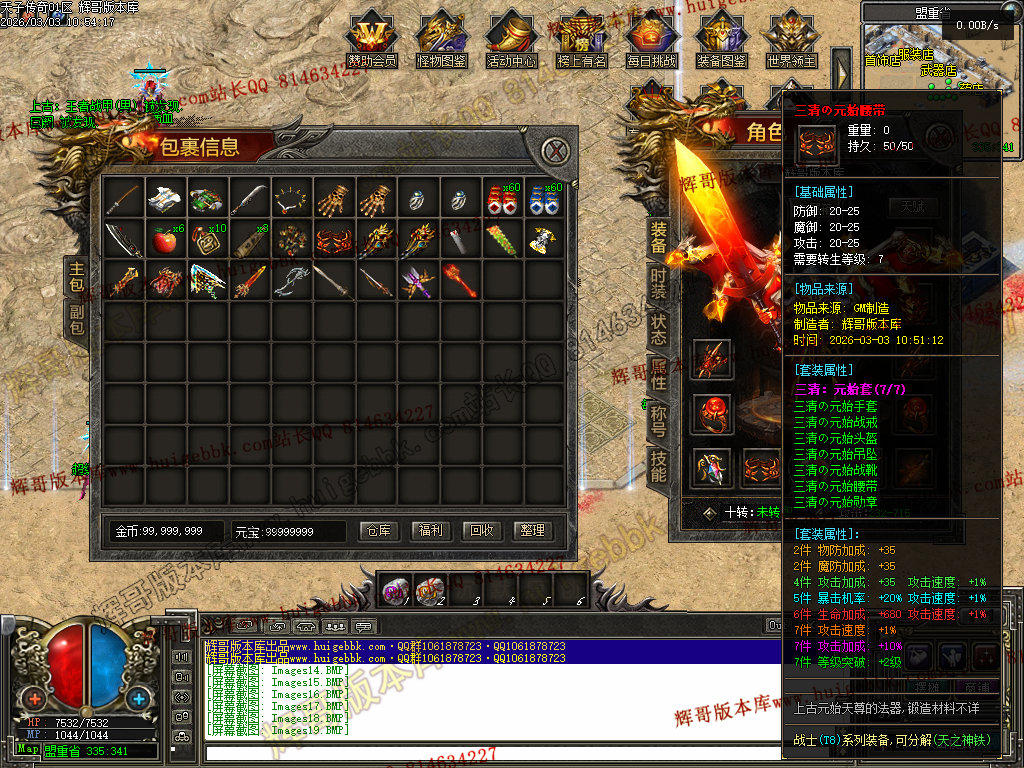Open the 活动中心 event center
Image resolution: width=1024 pixels, height=768 pixels.
(x=512, y=40)
